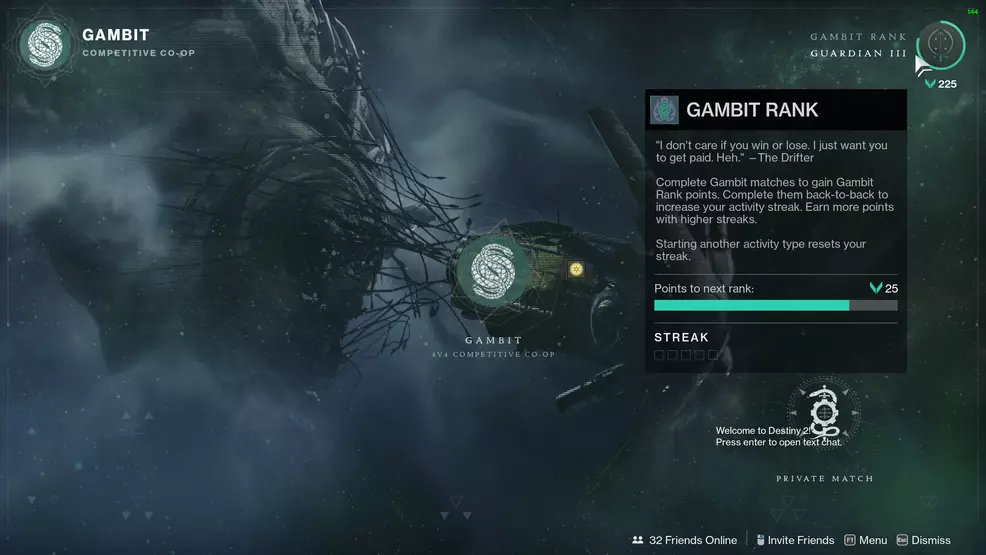The image size is (986, 555).
Task: Click the small yellow node beside Gambit
Action: 576,269
